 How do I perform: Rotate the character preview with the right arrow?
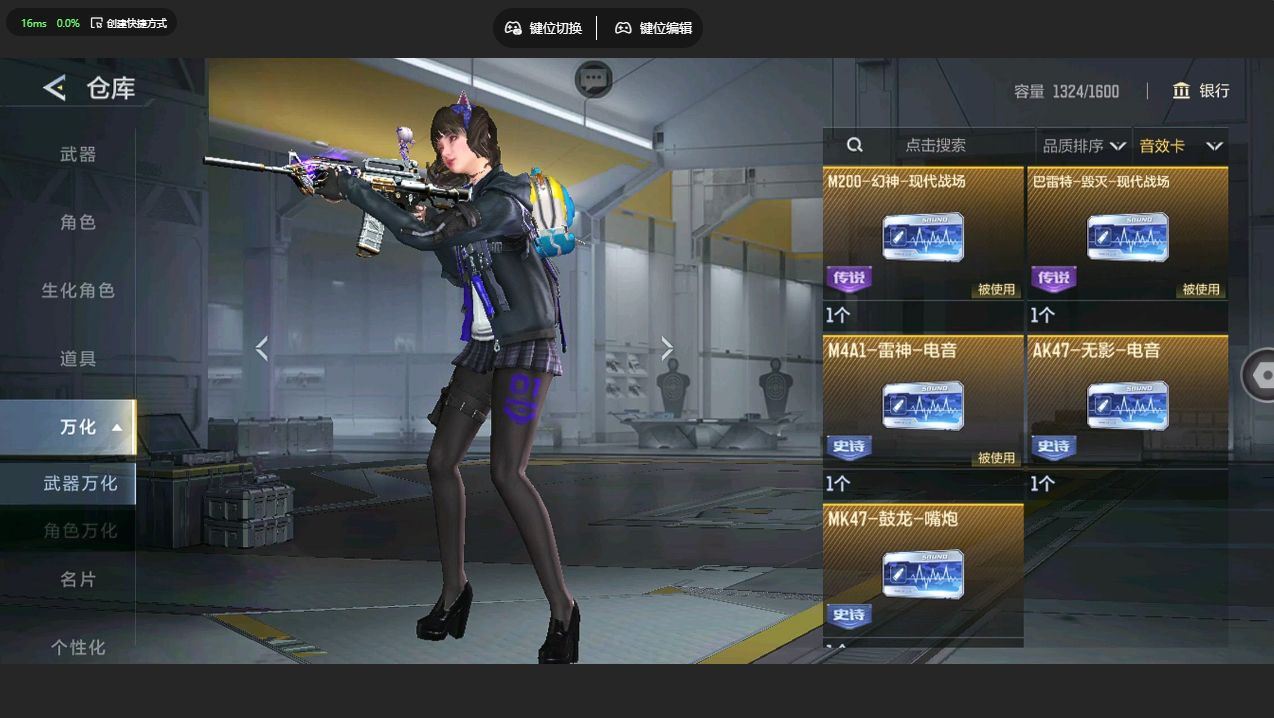coord(667,348)
